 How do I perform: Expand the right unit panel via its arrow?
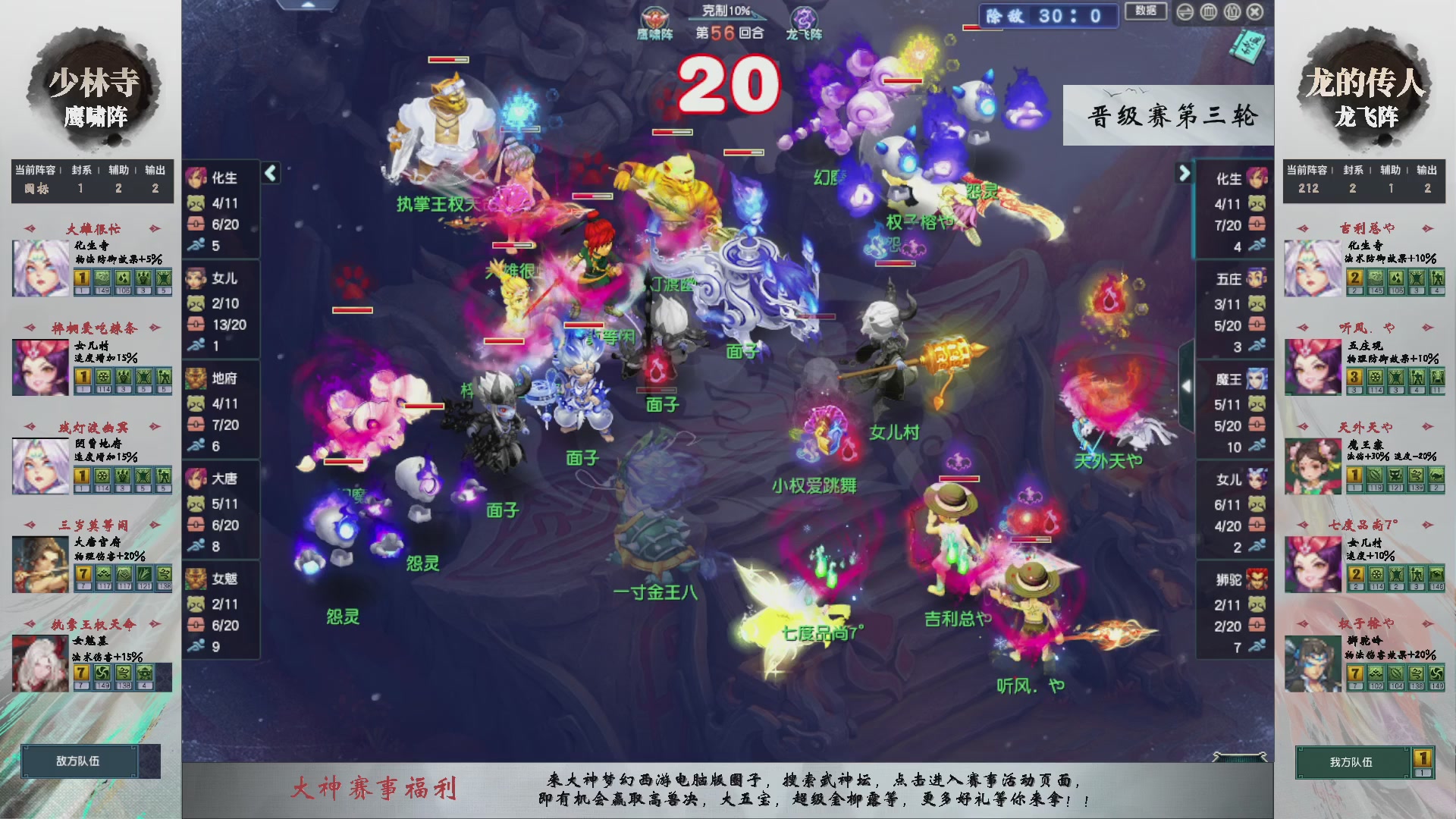click(x=1185, y=173)
